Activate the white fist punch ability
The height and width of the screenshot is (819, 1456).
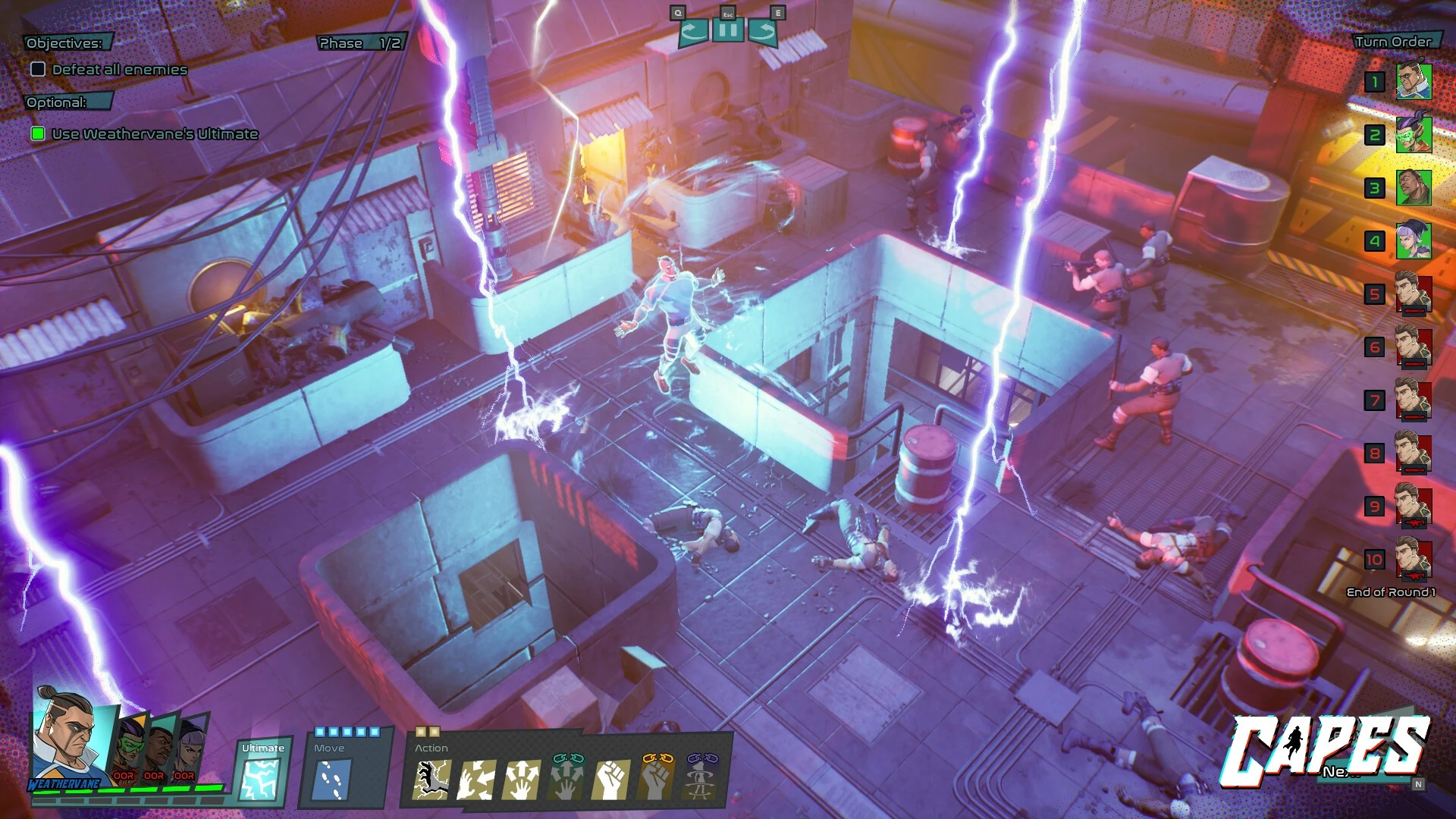coord(610,780)
